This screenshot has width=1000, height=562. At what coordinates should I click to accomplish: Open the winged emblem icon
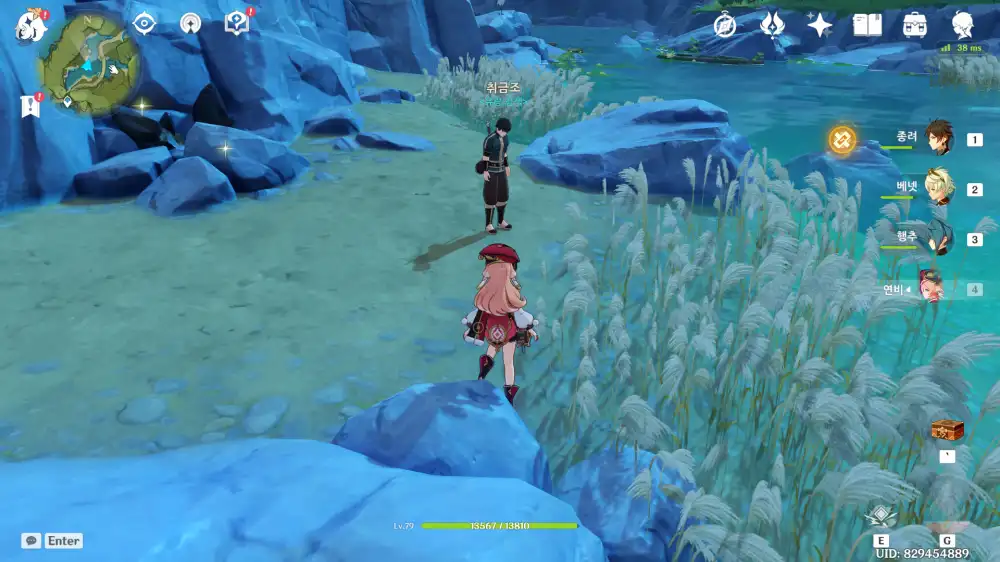tap(772, 25)
